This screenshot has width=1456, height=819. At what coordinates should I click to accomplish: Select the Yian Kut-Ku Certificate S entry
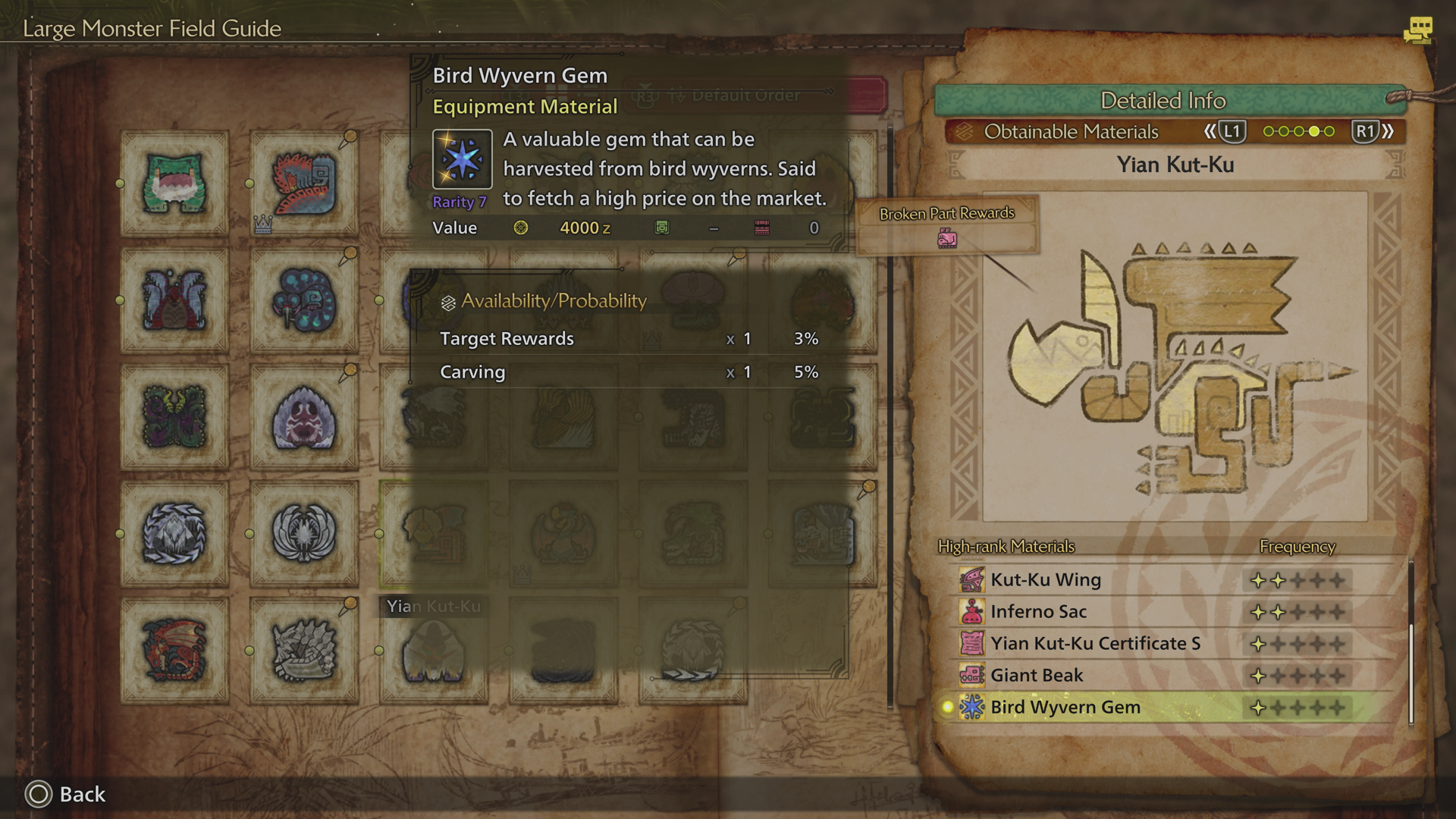click(1094, 642)
